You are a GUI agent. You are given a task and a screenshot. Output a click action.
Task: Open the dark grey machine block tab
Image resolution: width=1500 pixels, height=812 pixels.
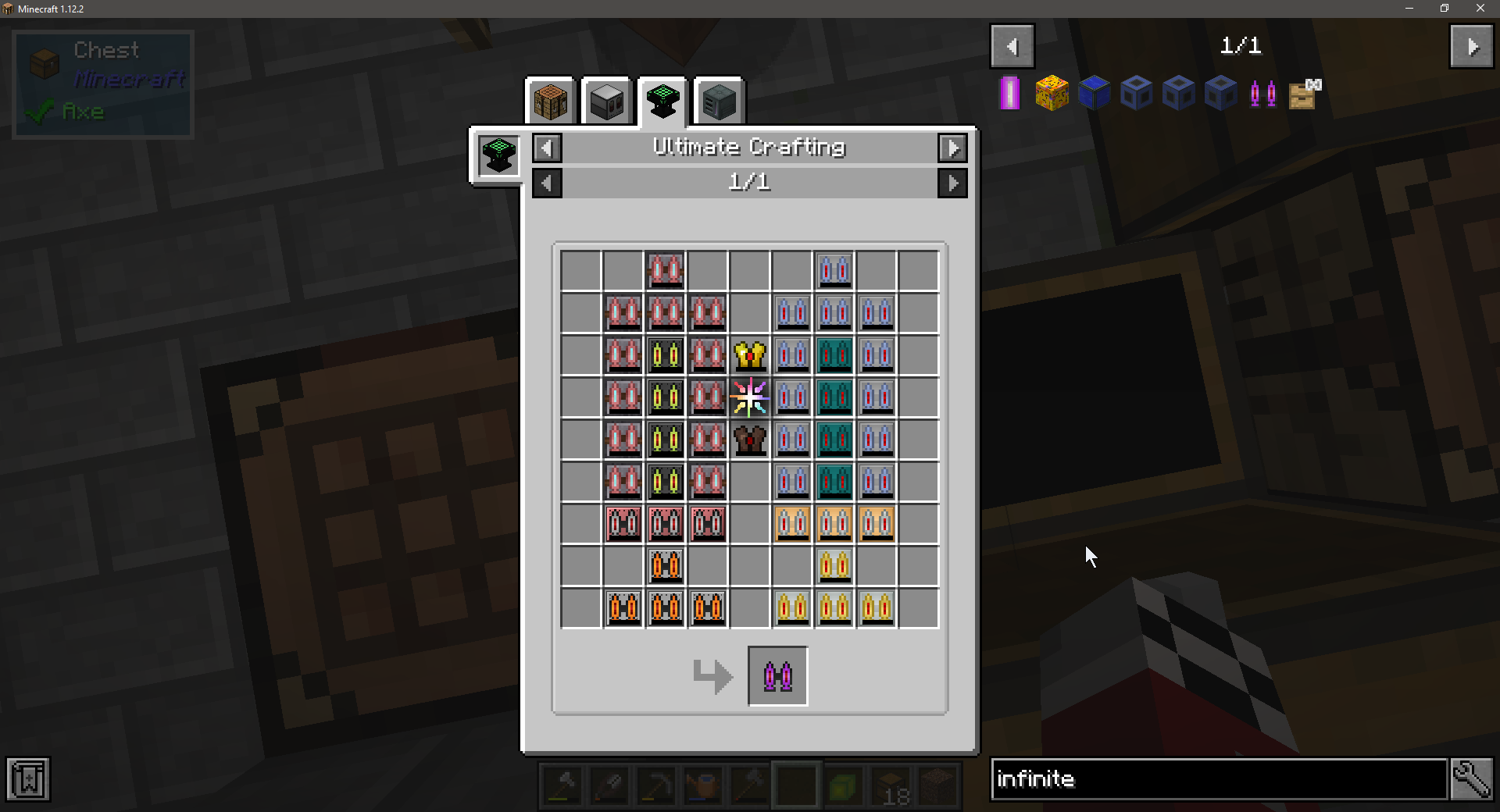click(719, 101)
